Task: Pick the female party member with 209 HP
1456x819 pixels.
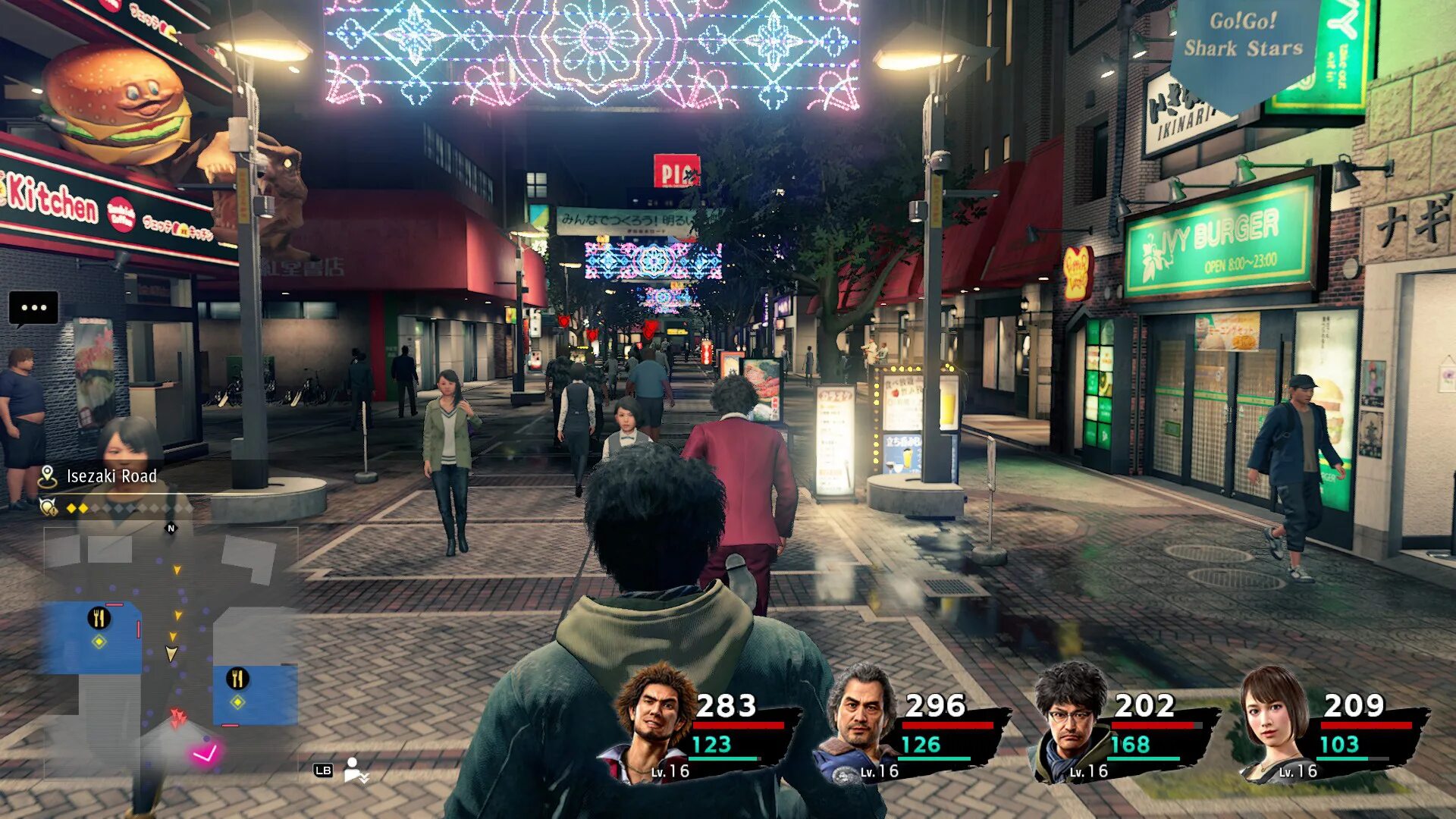Action: tap(1276, 720)
